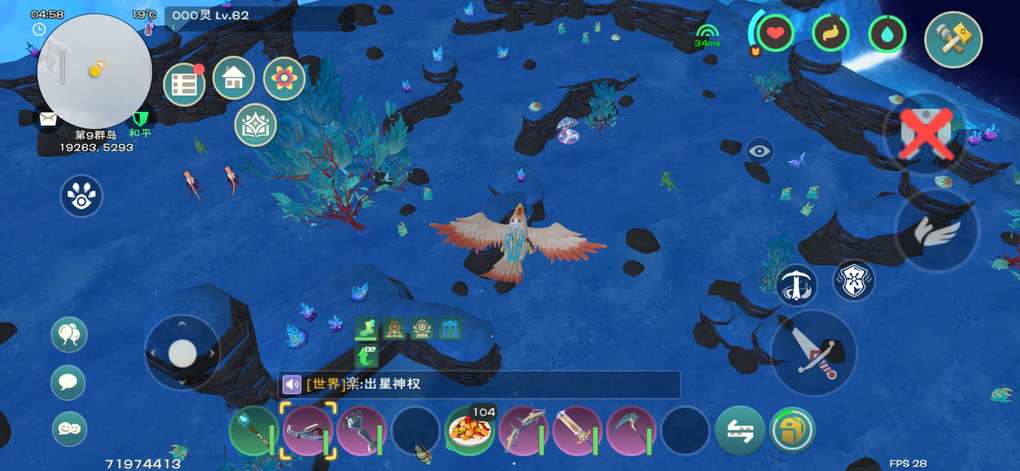Open the list menu with red notification dot

(x=183, y=85)
